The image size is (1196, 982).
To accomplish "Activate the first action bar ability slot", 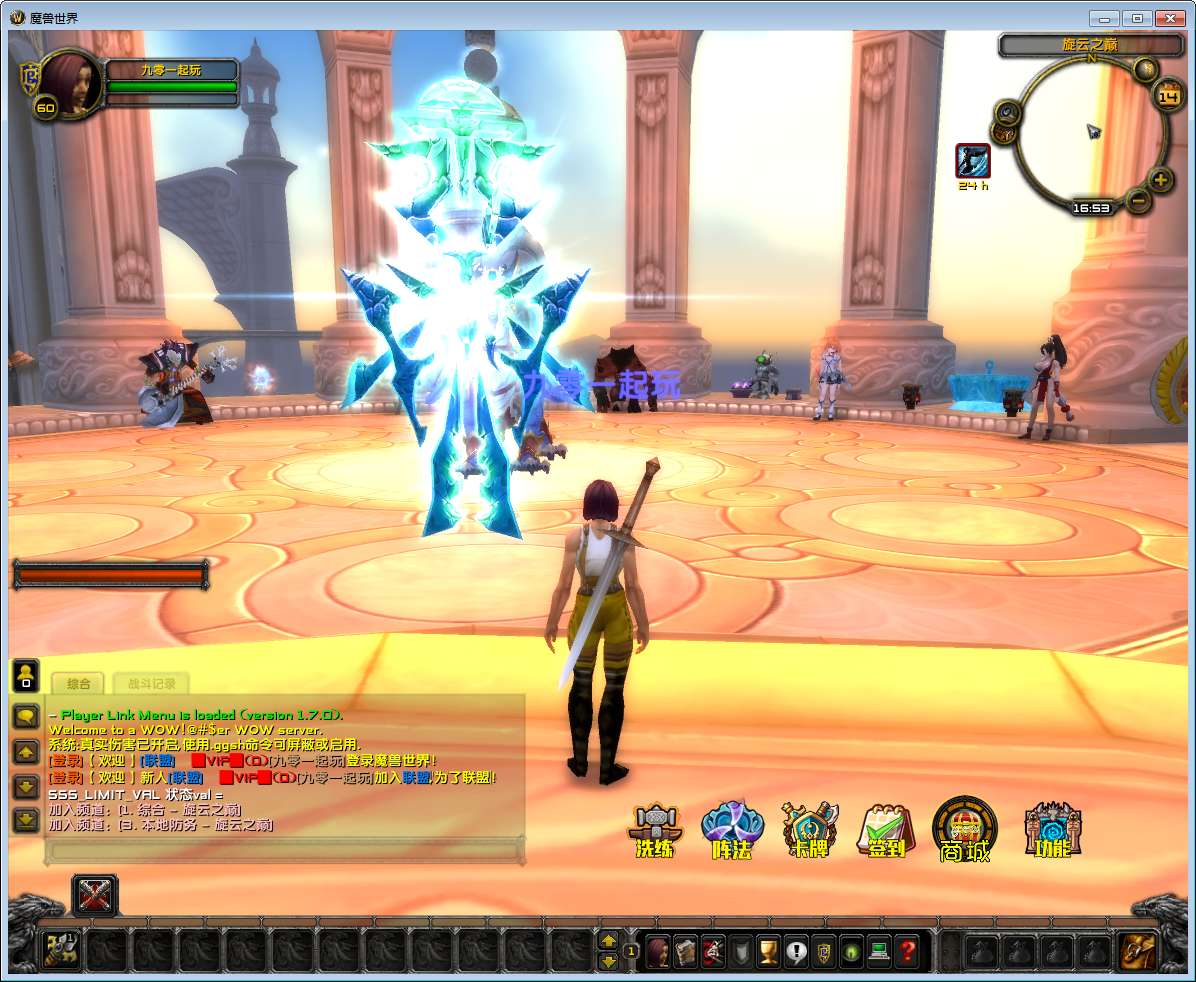I will tap(60, 950).
